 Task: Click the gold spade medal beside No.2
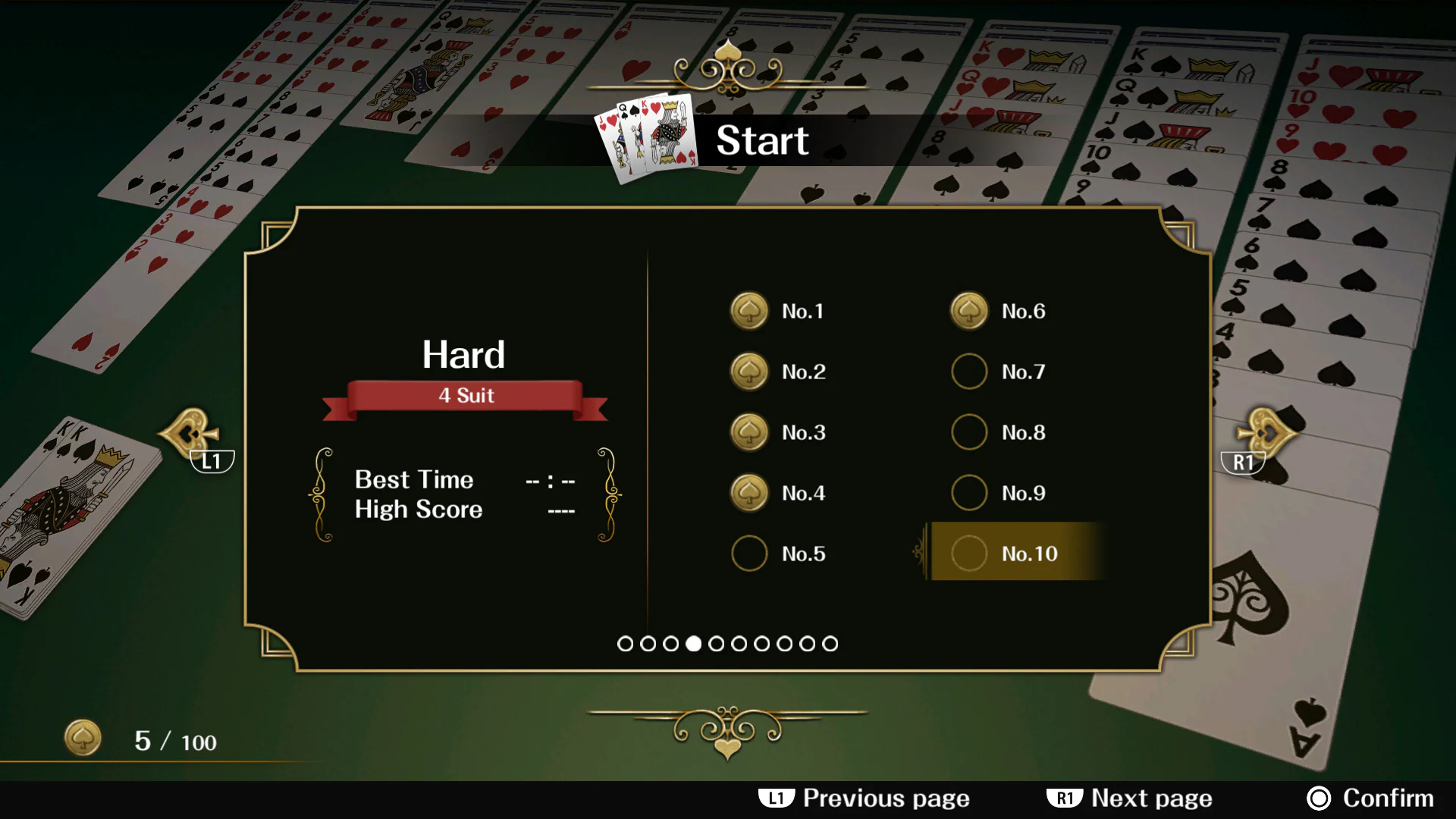click(x=748, y=372)
